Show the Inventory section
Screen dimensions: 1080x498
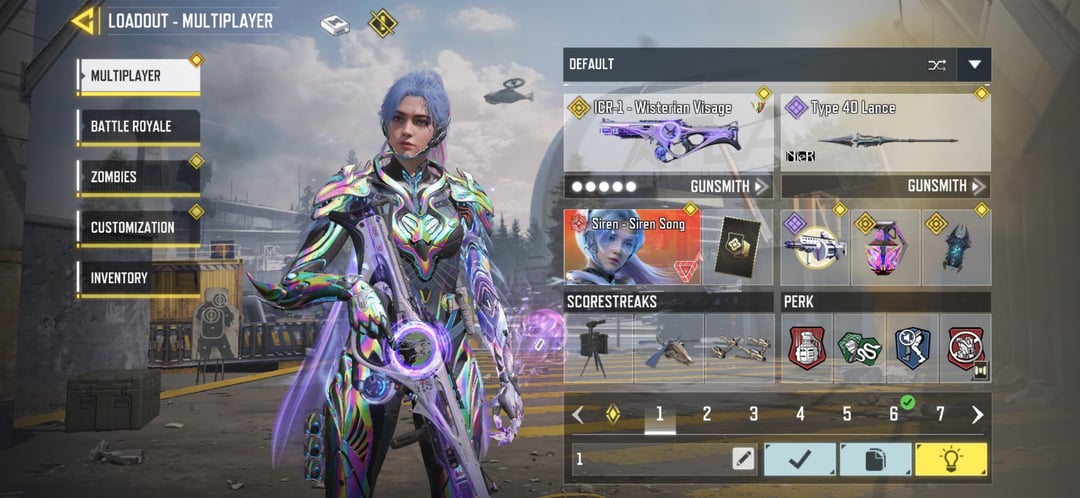pos(139,278)
